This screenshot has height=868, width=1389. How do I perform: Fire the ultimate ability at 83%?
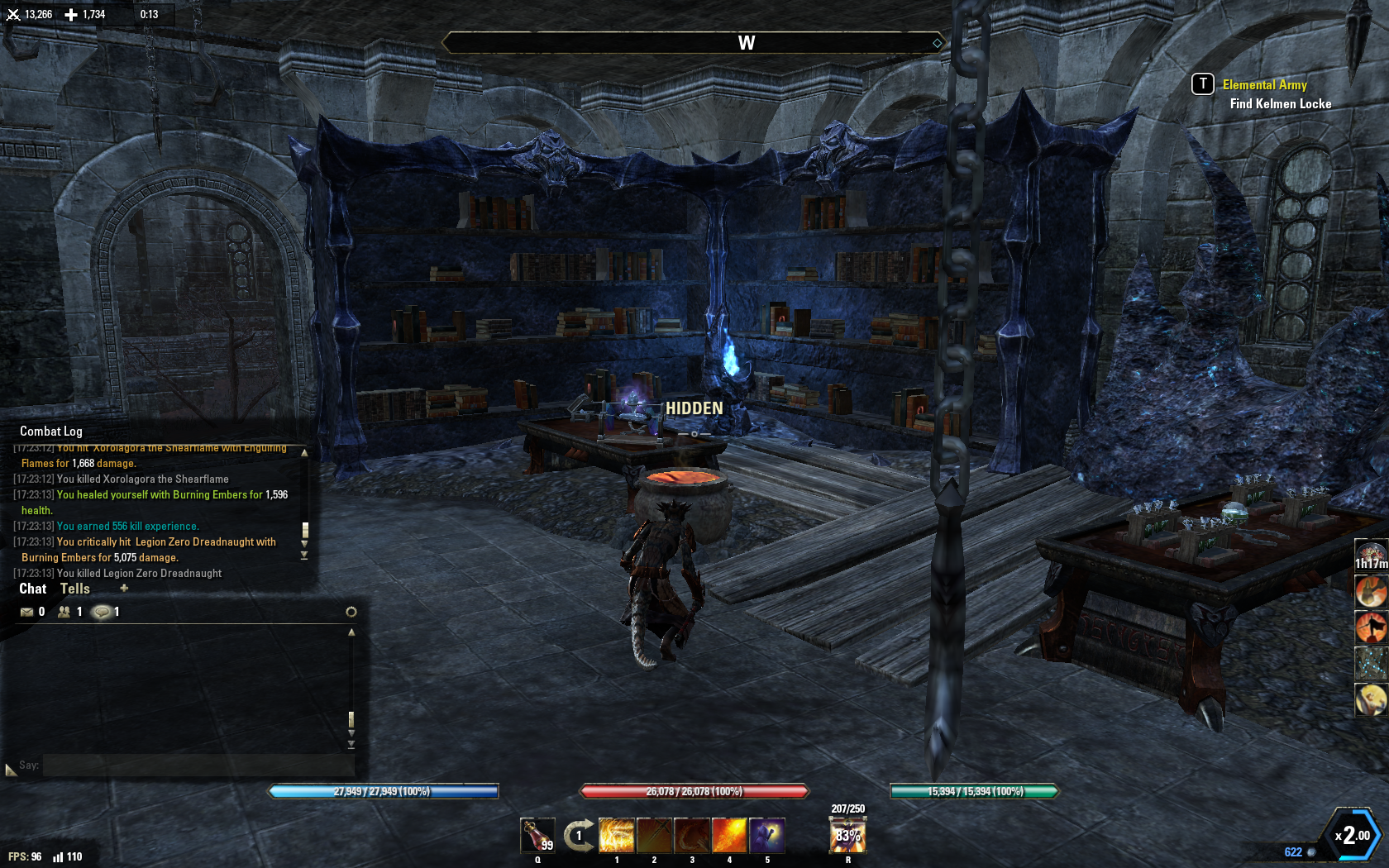(x=847, y=835)
